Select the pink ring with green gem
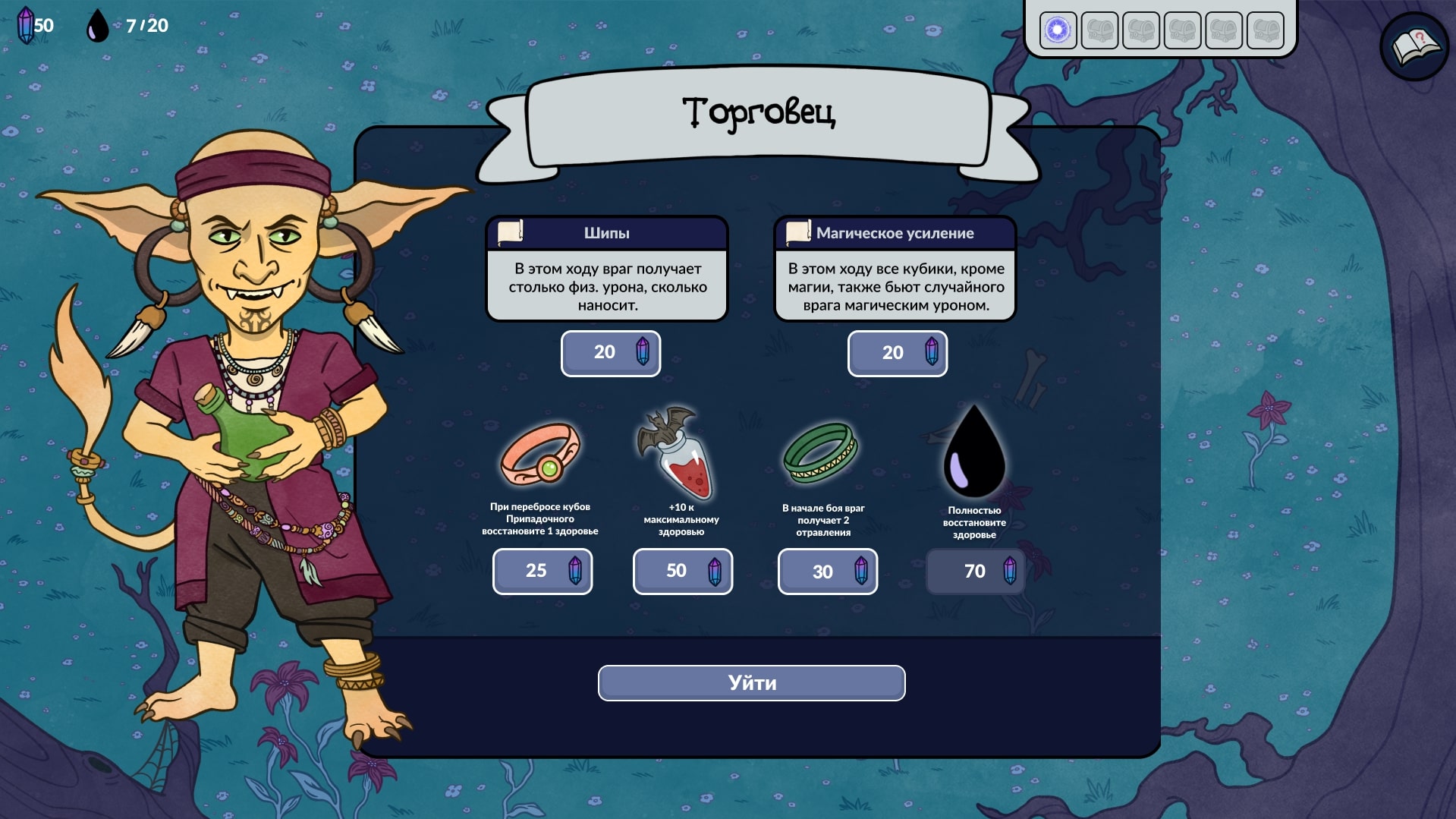This screenshot has width=1456, height=819. [x=540, y=454]
